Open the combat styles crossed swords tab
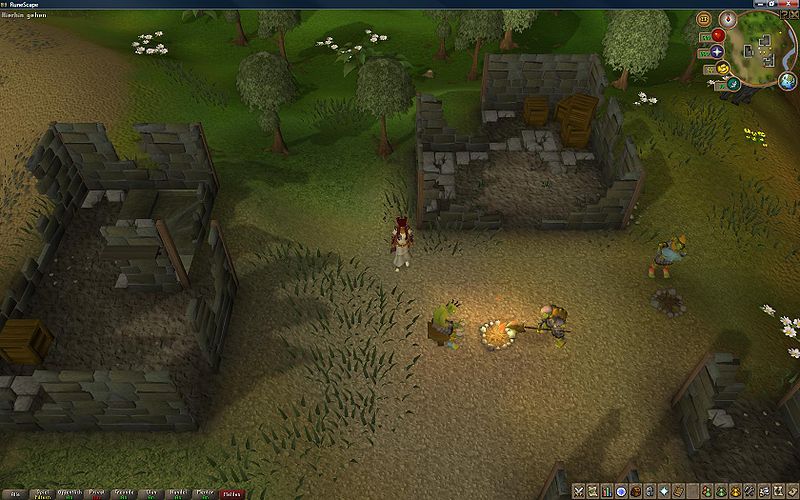 (x=579, y=491)
